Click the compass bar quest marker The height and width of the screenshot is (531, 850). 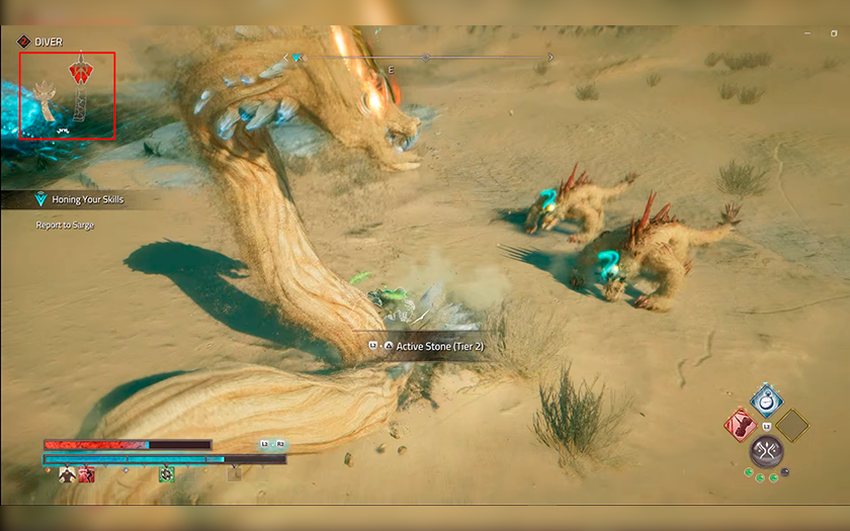pyautogui.click(x=296, y=58)
